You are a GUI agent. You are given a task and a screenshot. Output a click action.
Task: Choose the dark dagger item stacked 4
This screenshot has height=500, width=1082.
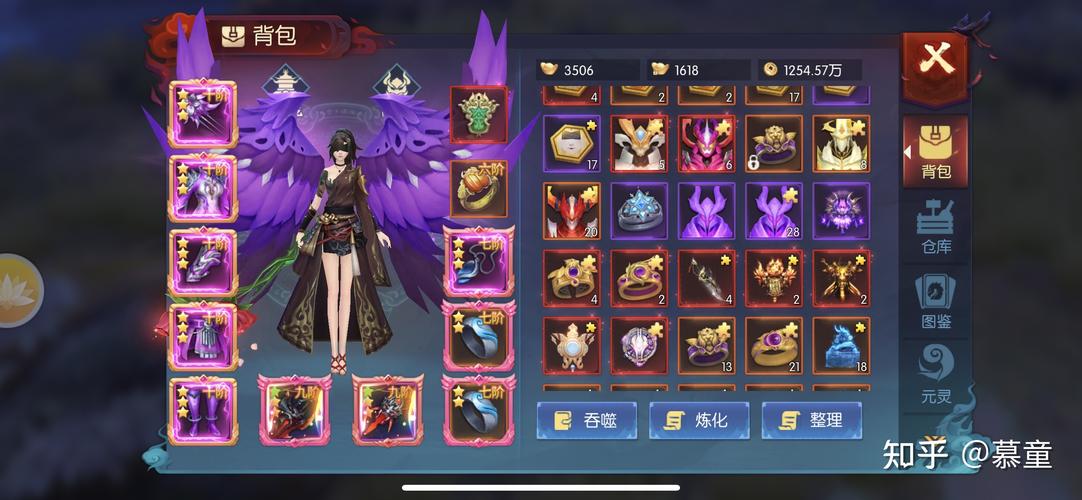[706, 278]
